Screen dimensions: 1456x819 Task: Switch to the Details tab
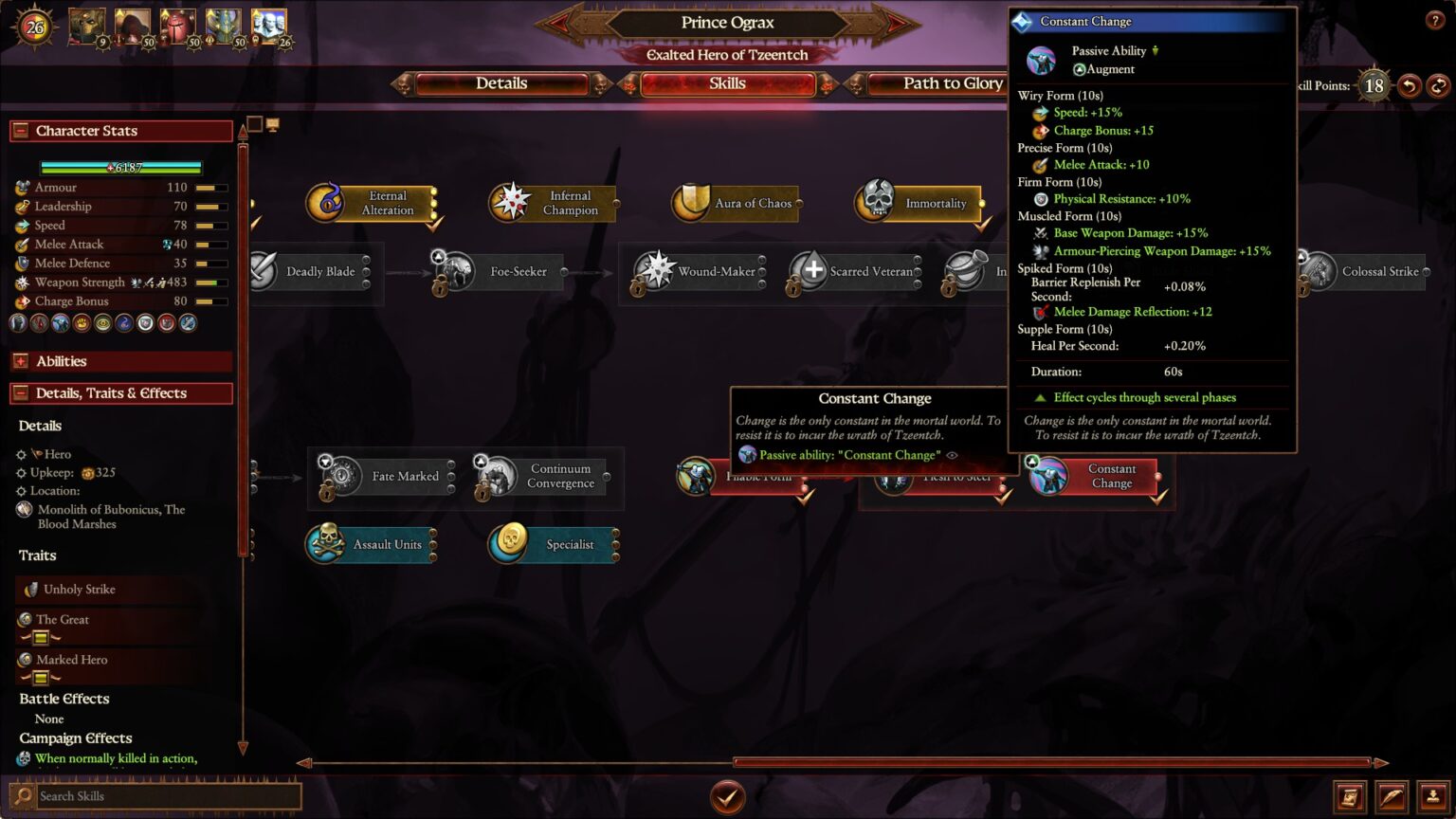pos(500,83)
